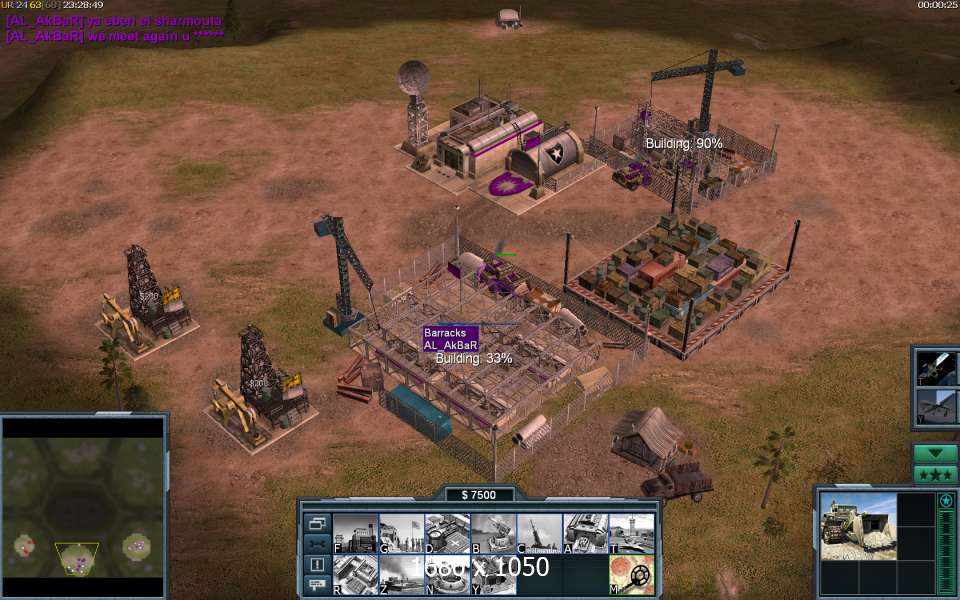Image resolution: width=960 pixels, height=600 pixels.
Task: Click the green down-arrow button
Action: coord(935,453)
